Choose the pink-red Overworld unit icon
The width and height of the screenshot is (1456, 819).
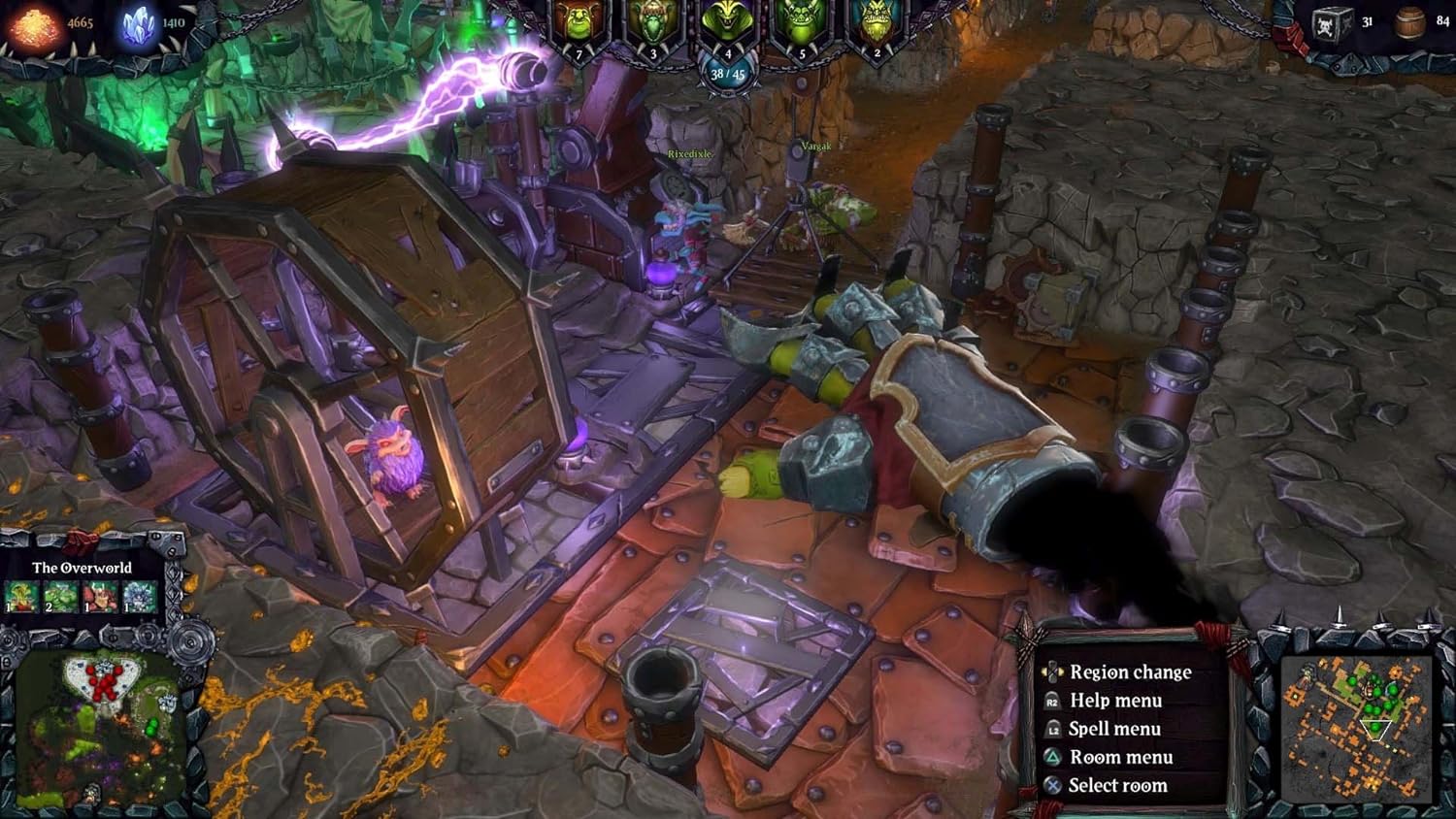point(99,597)
